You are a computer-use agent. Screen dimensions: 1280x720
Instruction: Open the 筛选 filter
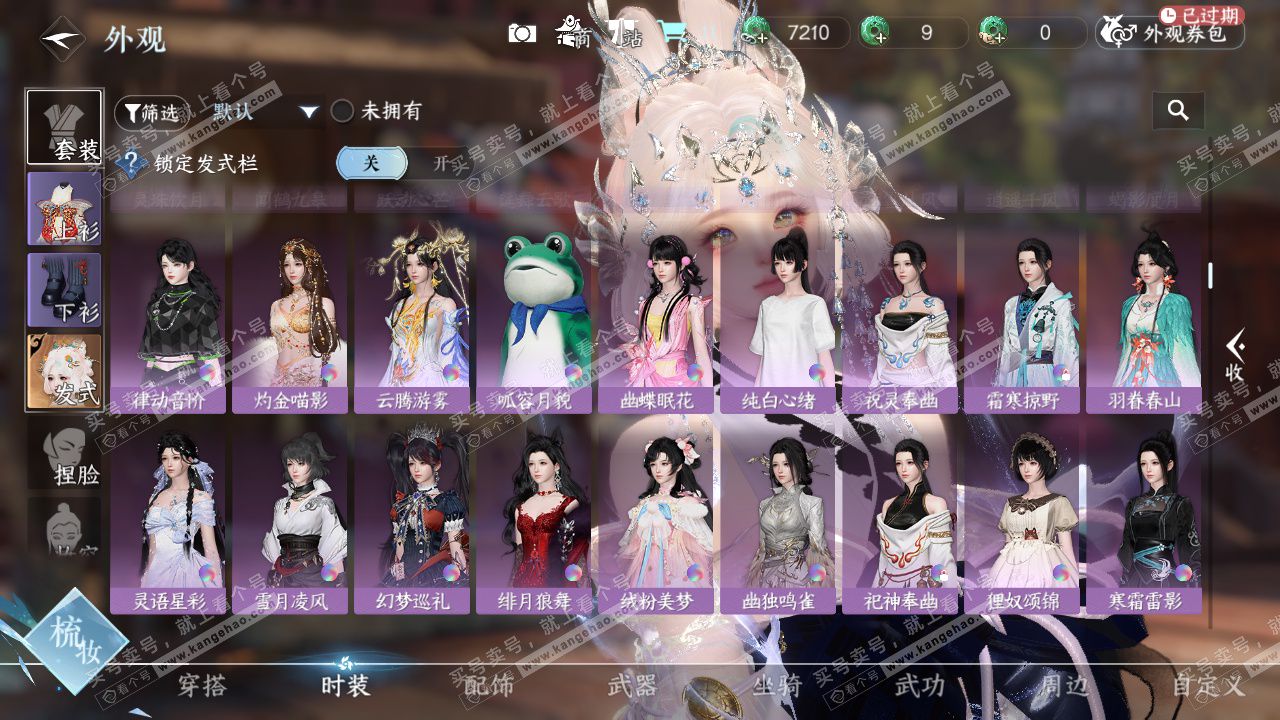[152, 112]
